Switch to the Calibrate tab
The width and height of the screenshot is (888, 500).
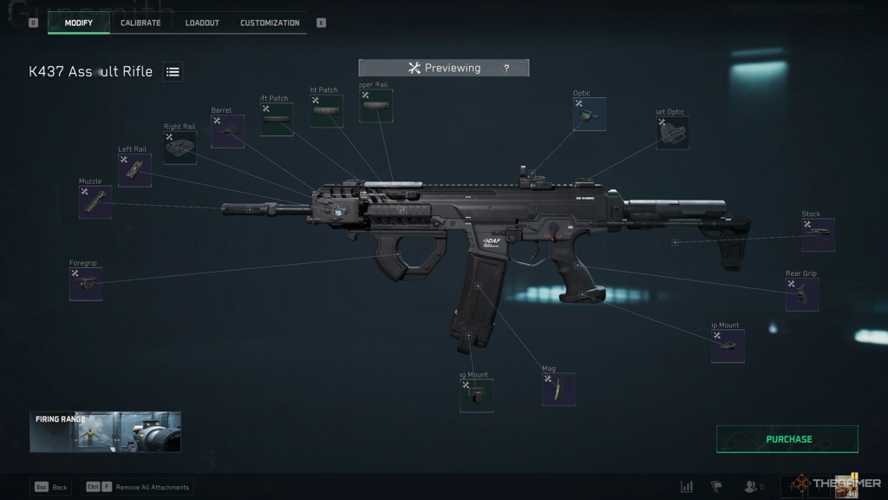[x=140, y=22]
